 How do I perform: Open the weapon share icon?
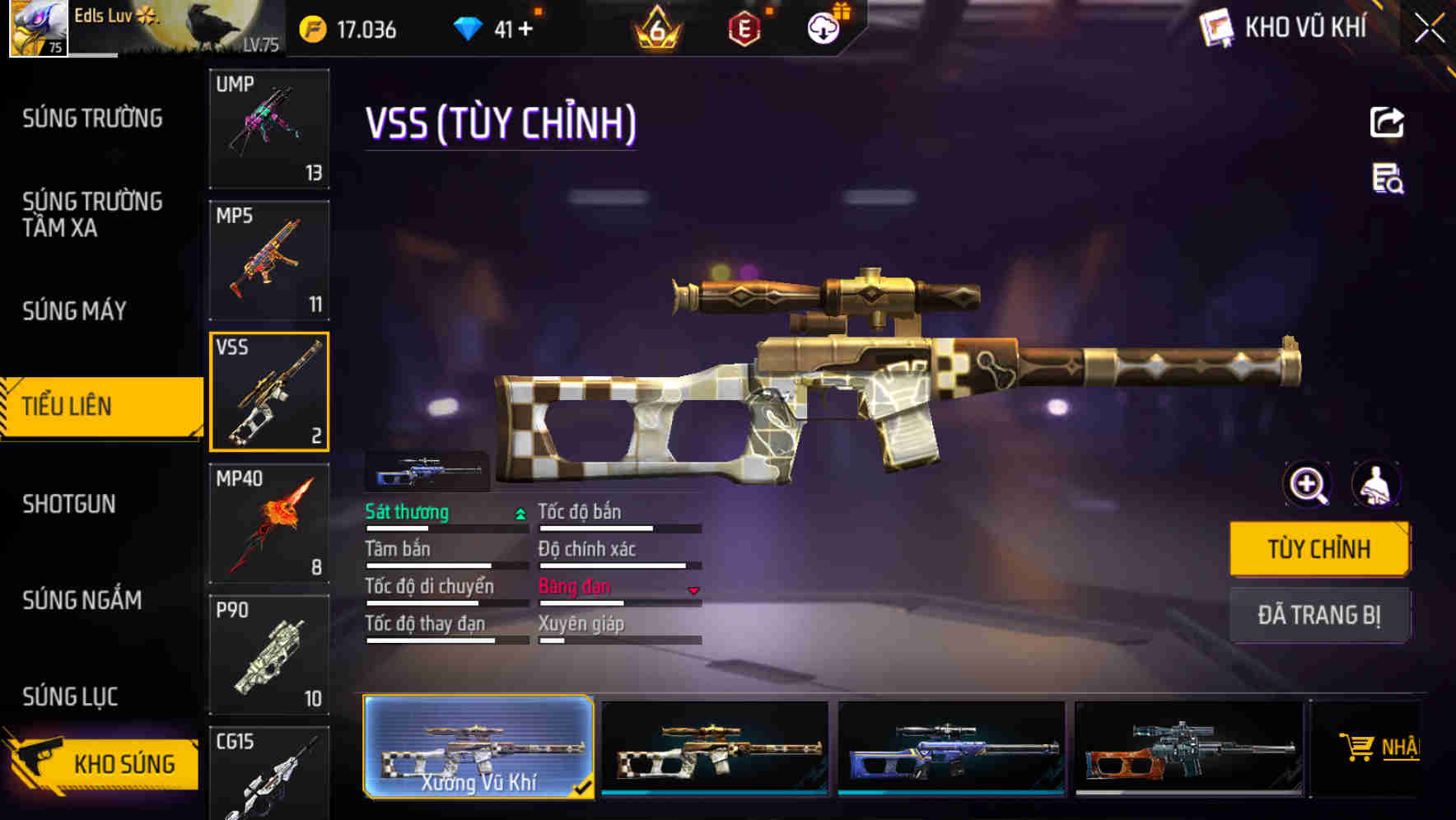pos(1388,122)
